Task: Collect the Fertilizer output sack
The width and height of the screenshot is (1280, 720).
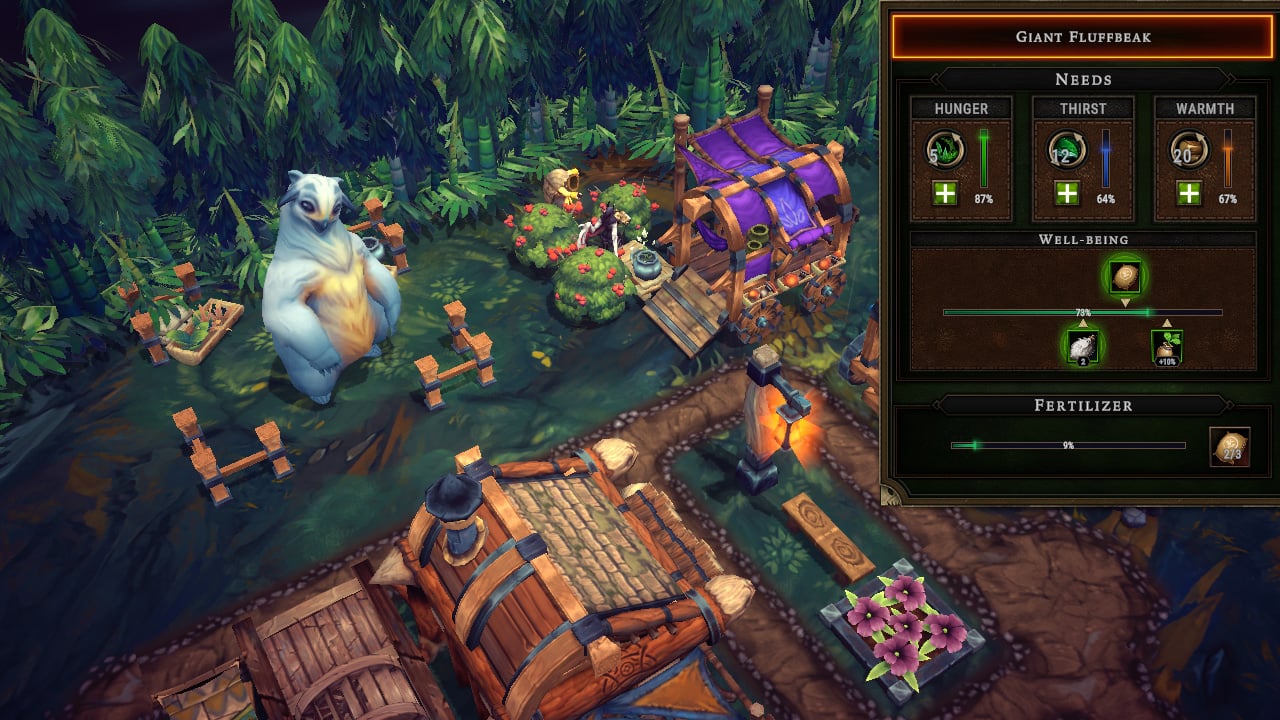Action: [1229, 447]
